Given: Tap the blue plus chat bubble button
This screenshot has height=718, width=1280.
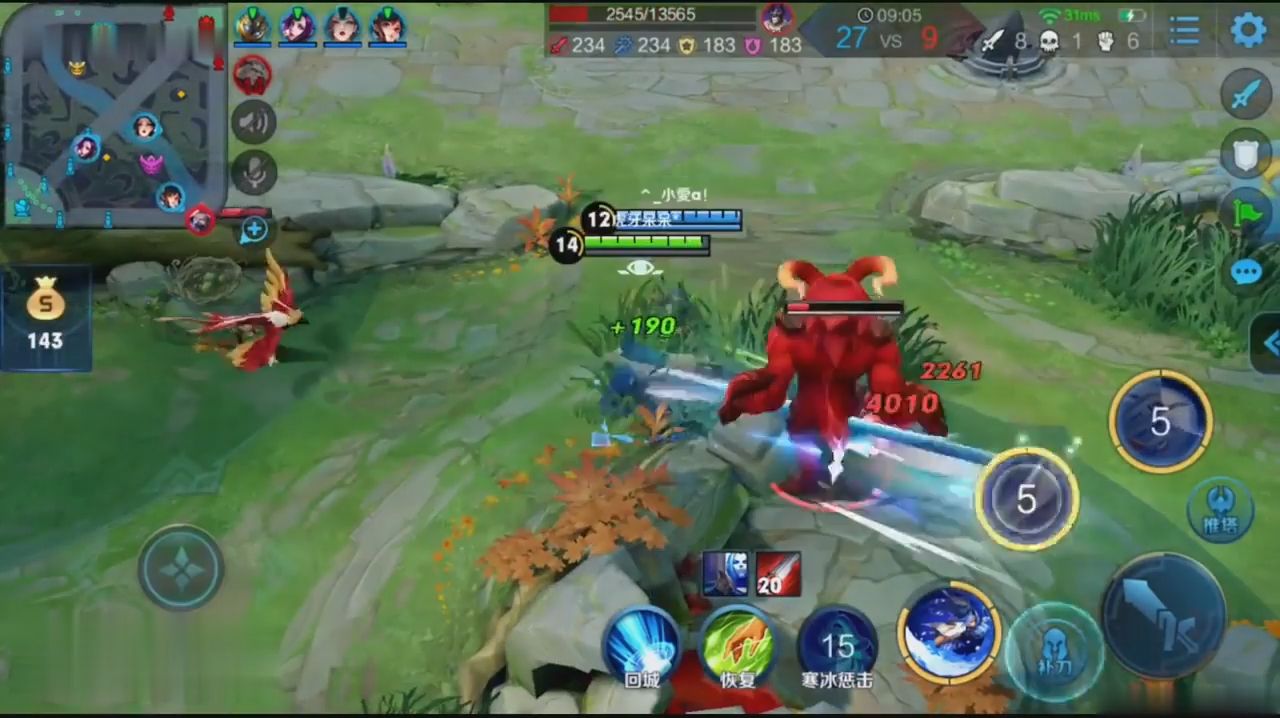Looking at the screenshot, I should tap(255, 230).
